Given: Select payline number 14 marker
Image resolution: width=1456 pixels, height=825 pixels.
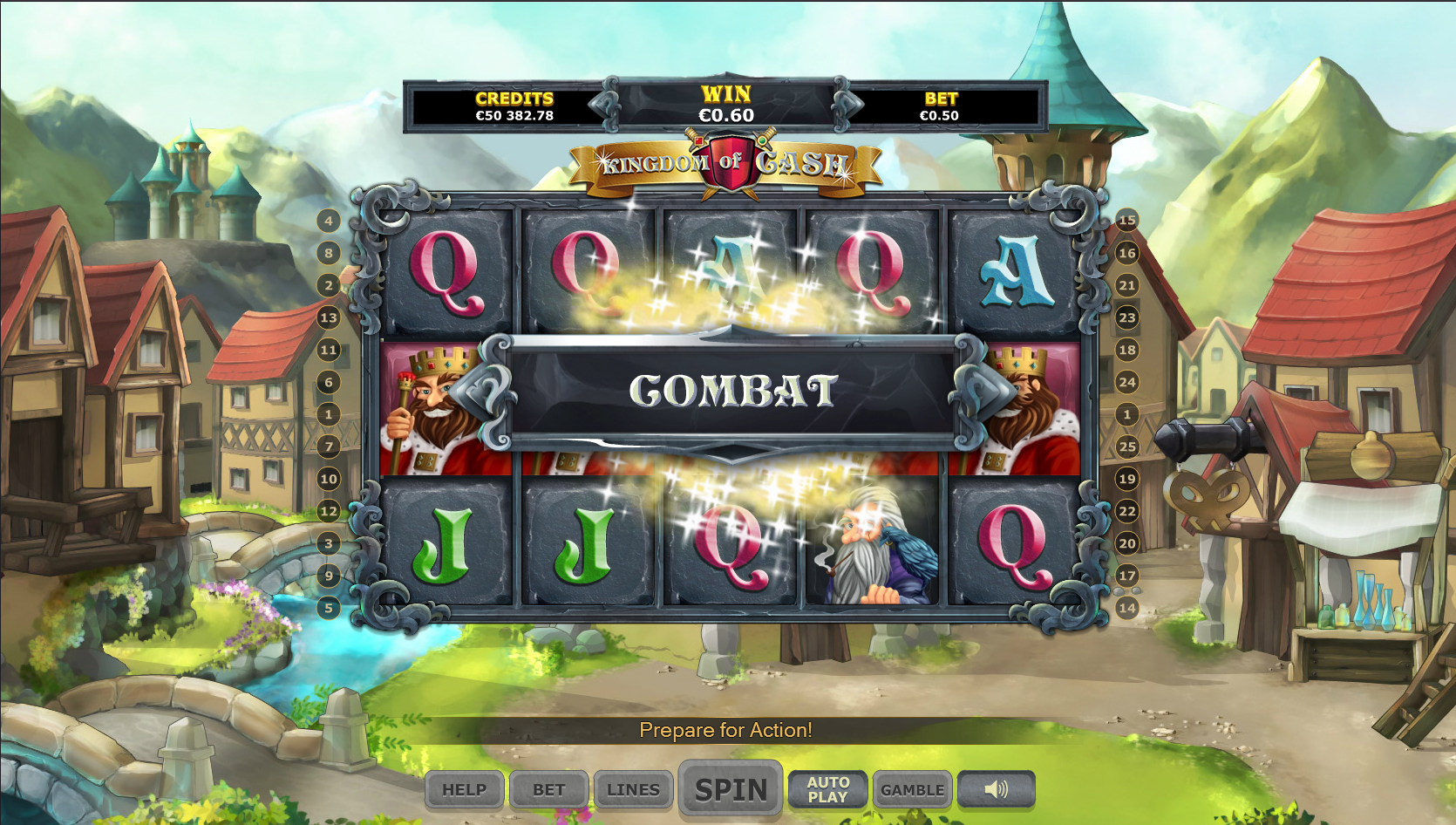Looking at the screenshot, I should (1127, 608).
